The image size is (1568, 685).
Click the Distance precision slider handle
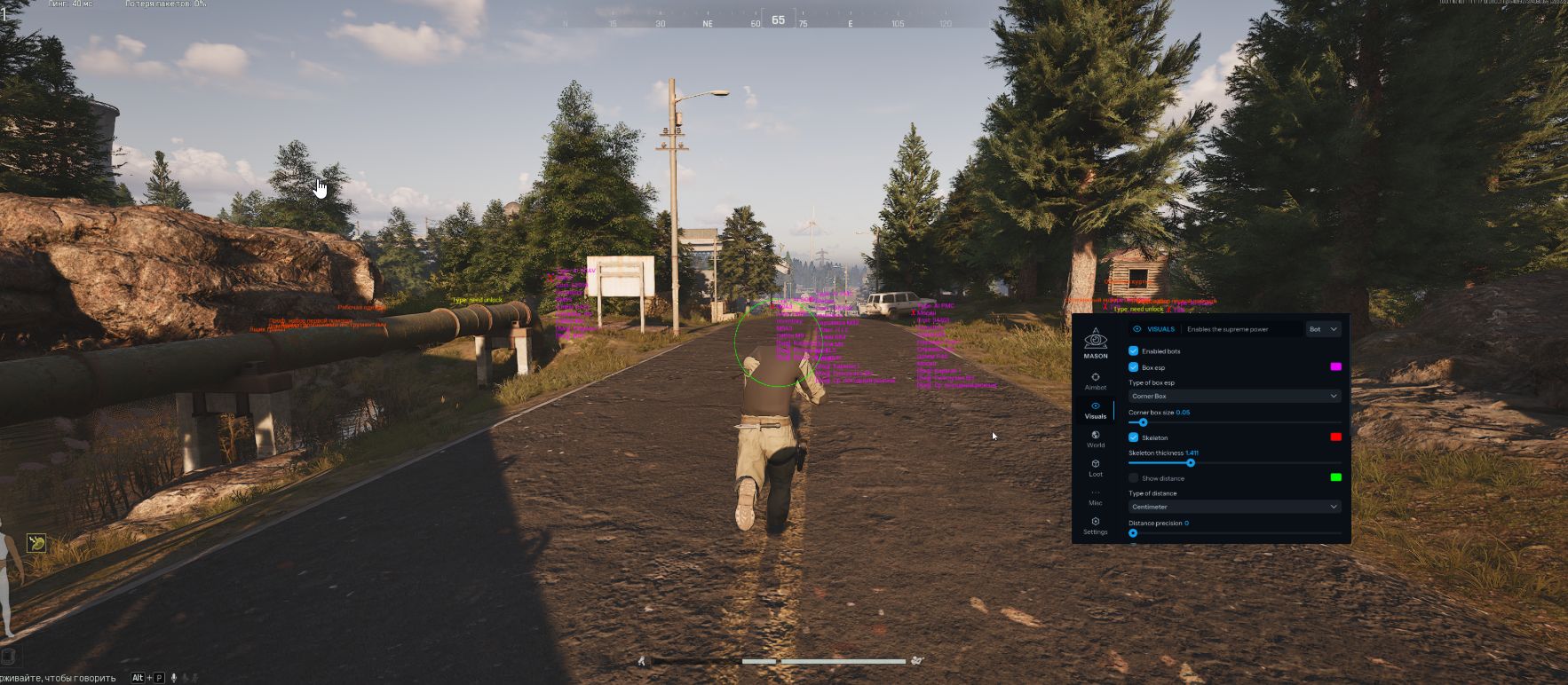pyautogui.click(x=1133, y=533)
